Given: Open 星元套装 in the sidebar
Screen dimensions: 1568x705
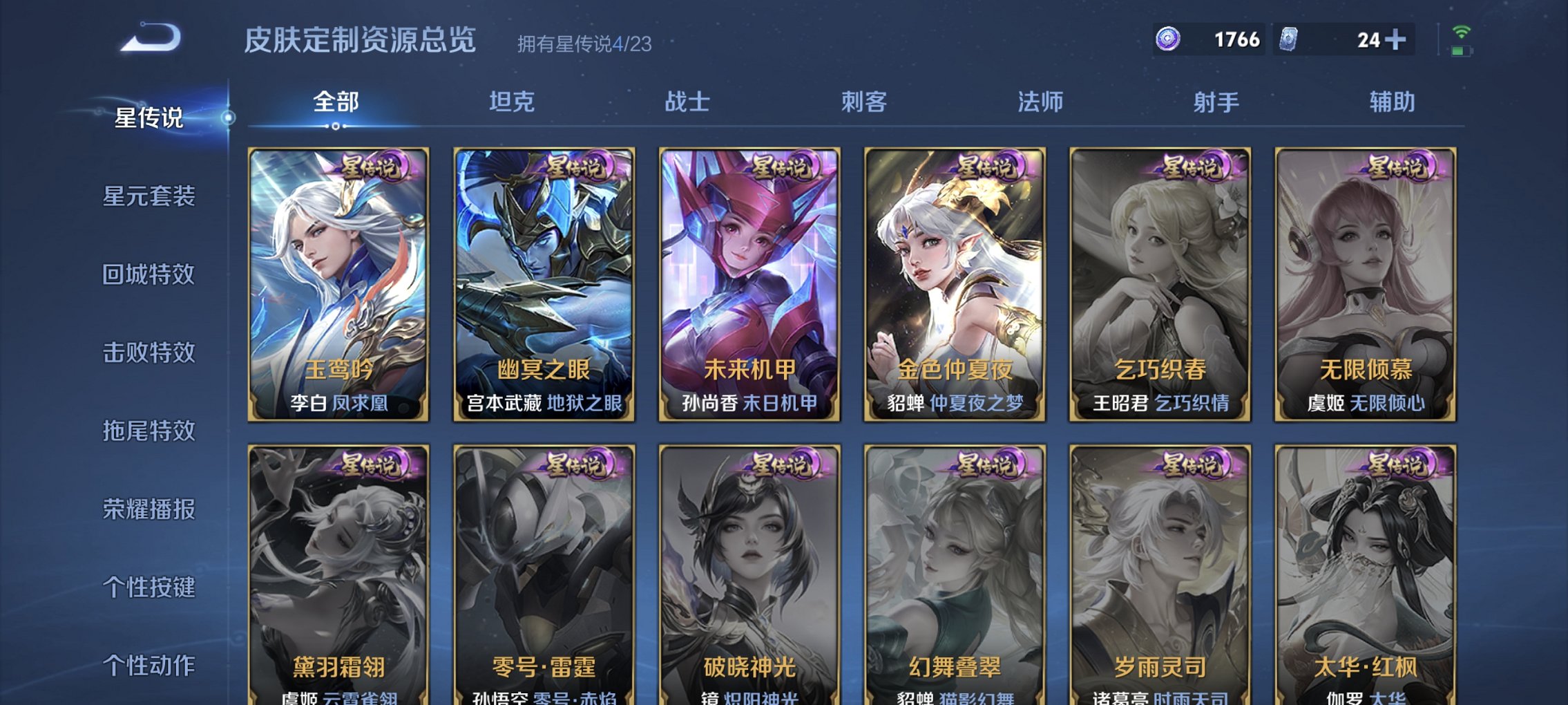Looking at the screenshot, I should [149, 198].
